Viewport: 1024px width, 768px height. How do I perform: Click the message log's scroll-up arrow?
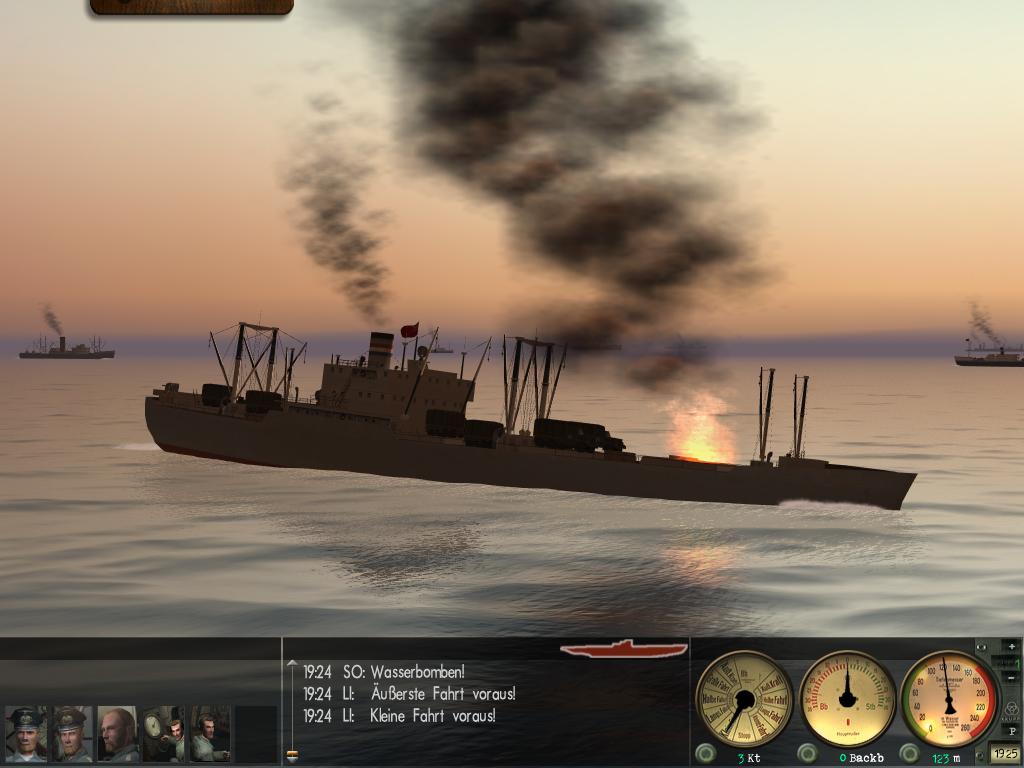(292, 662)
